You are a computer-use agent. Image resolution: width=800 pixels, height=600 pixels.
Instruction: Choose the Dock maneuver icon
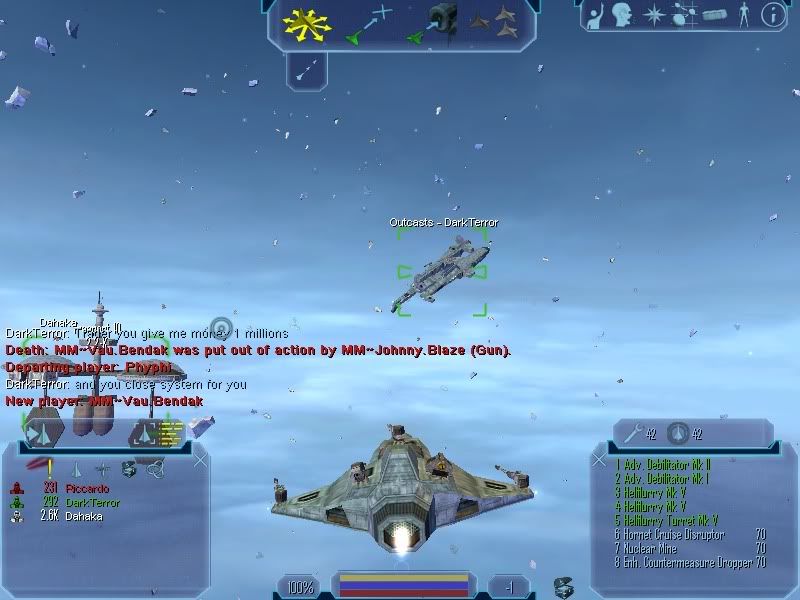point(431,24)
